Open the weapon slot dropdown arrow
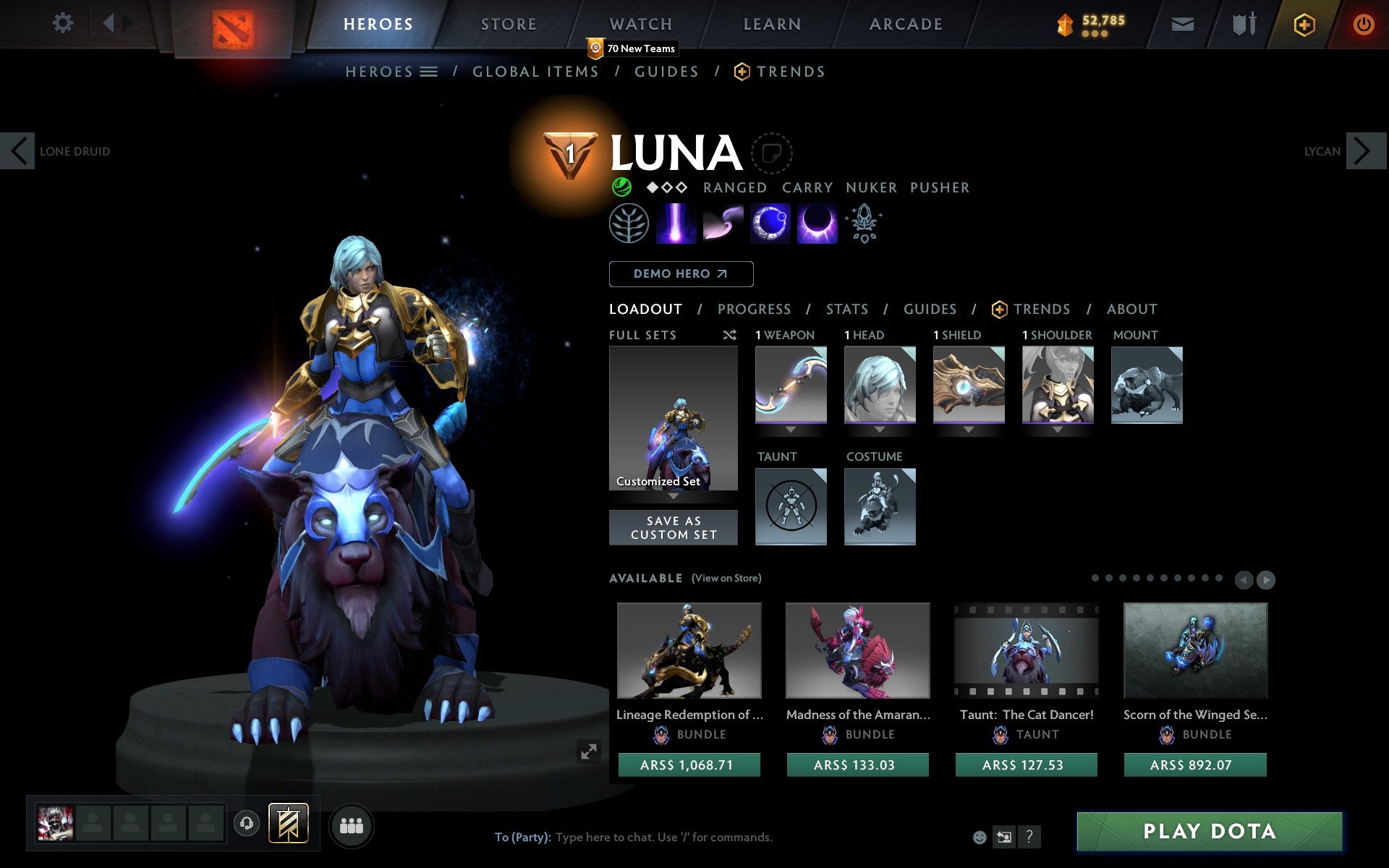 pos(790,427)
